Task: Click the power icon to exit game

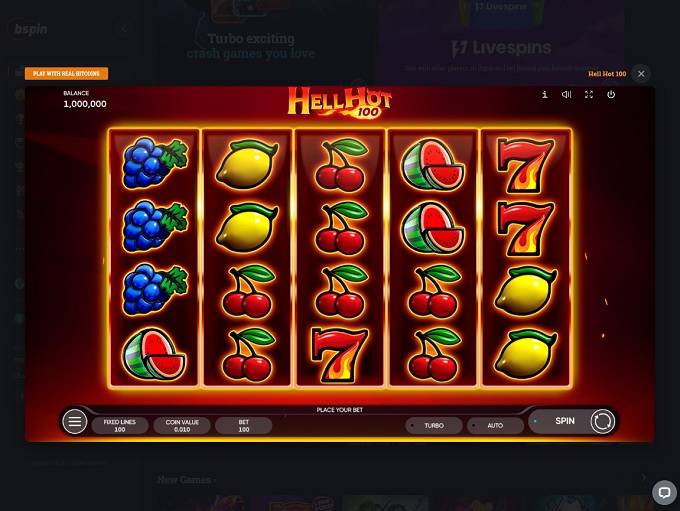Action: click(610, 95)
